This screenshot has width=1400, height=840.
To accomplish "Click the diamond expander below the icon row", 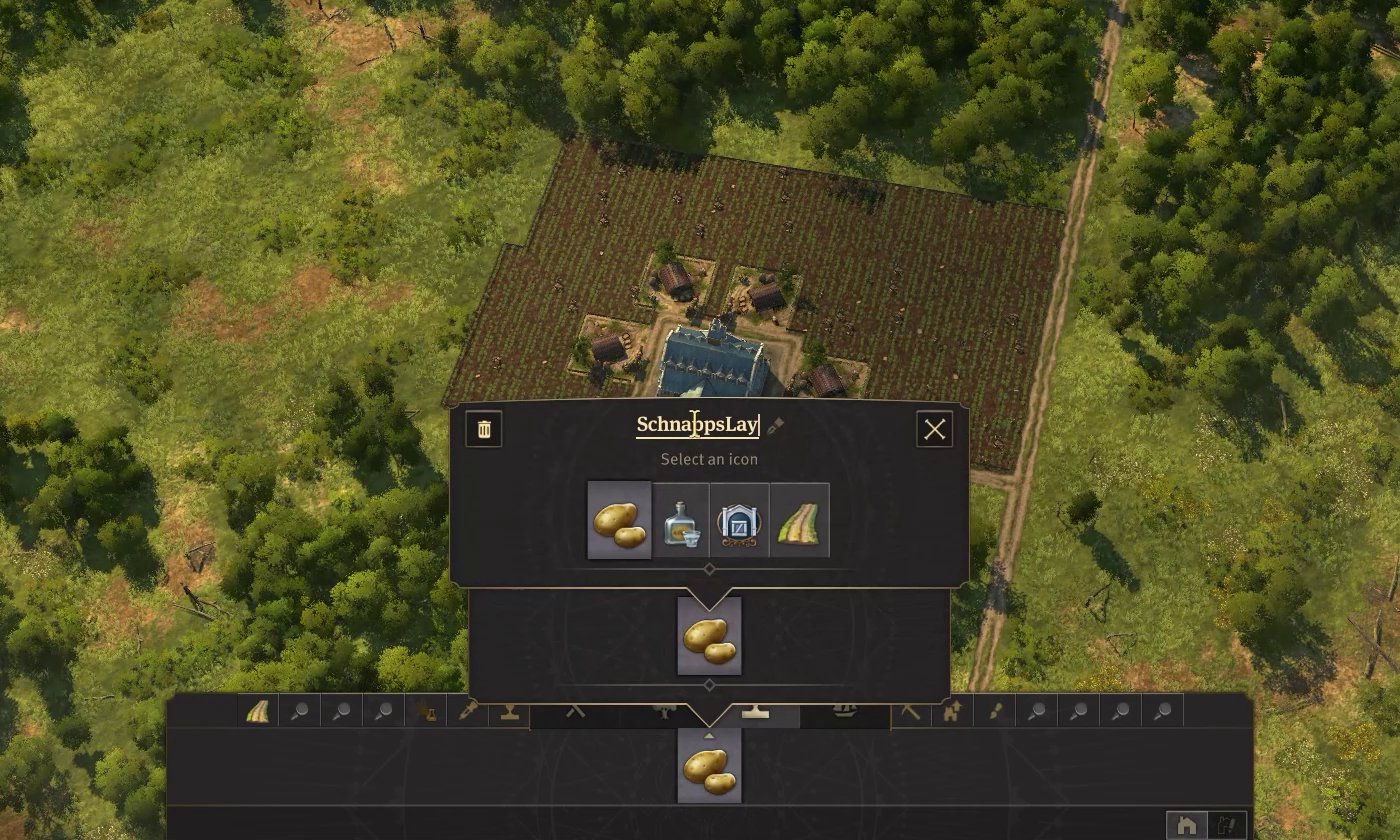I will click(709, 568).
